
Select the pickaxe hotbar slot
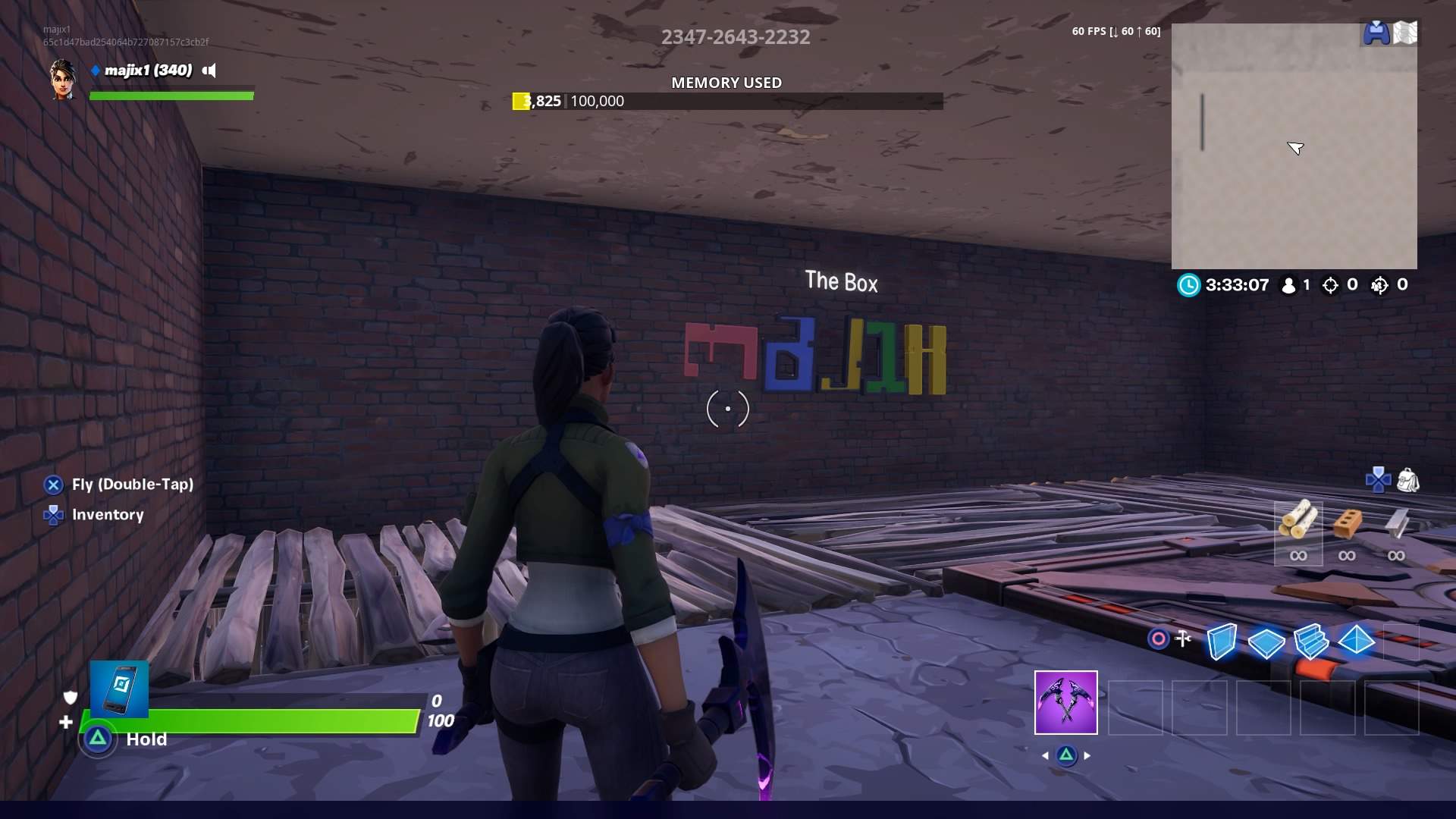pos(1065,702)
